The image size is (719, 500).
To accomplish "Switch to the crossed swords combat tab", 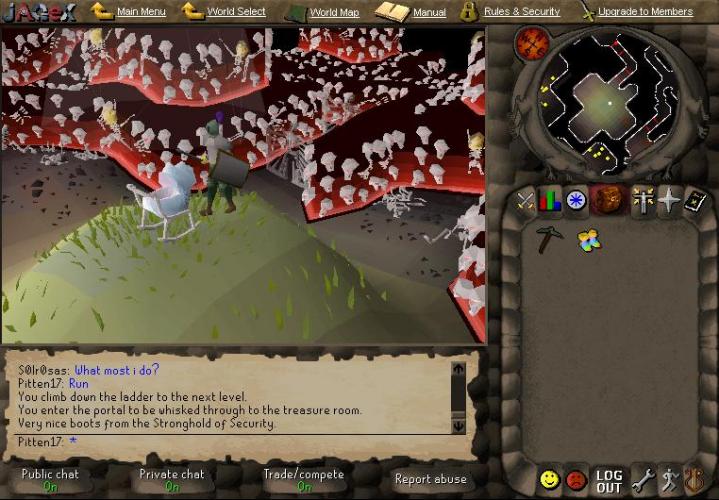I will pos(525,201).
